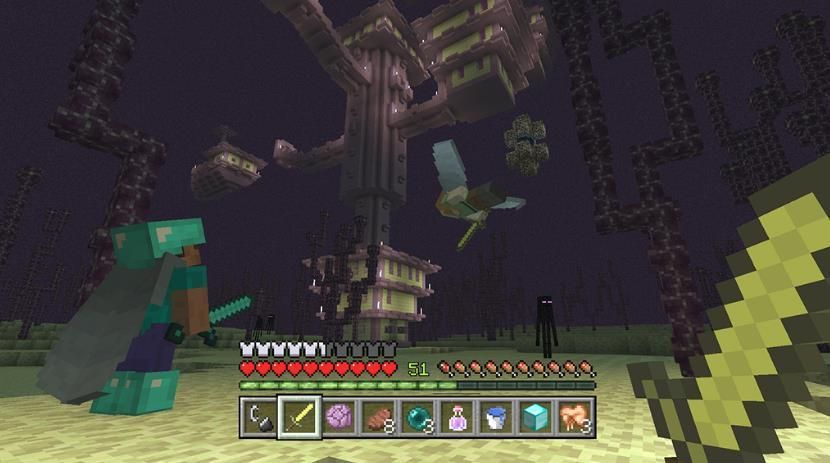The image size is (830, 463).
Task: Select the flint and steel hotbar slot
Action: click(260, 416)
